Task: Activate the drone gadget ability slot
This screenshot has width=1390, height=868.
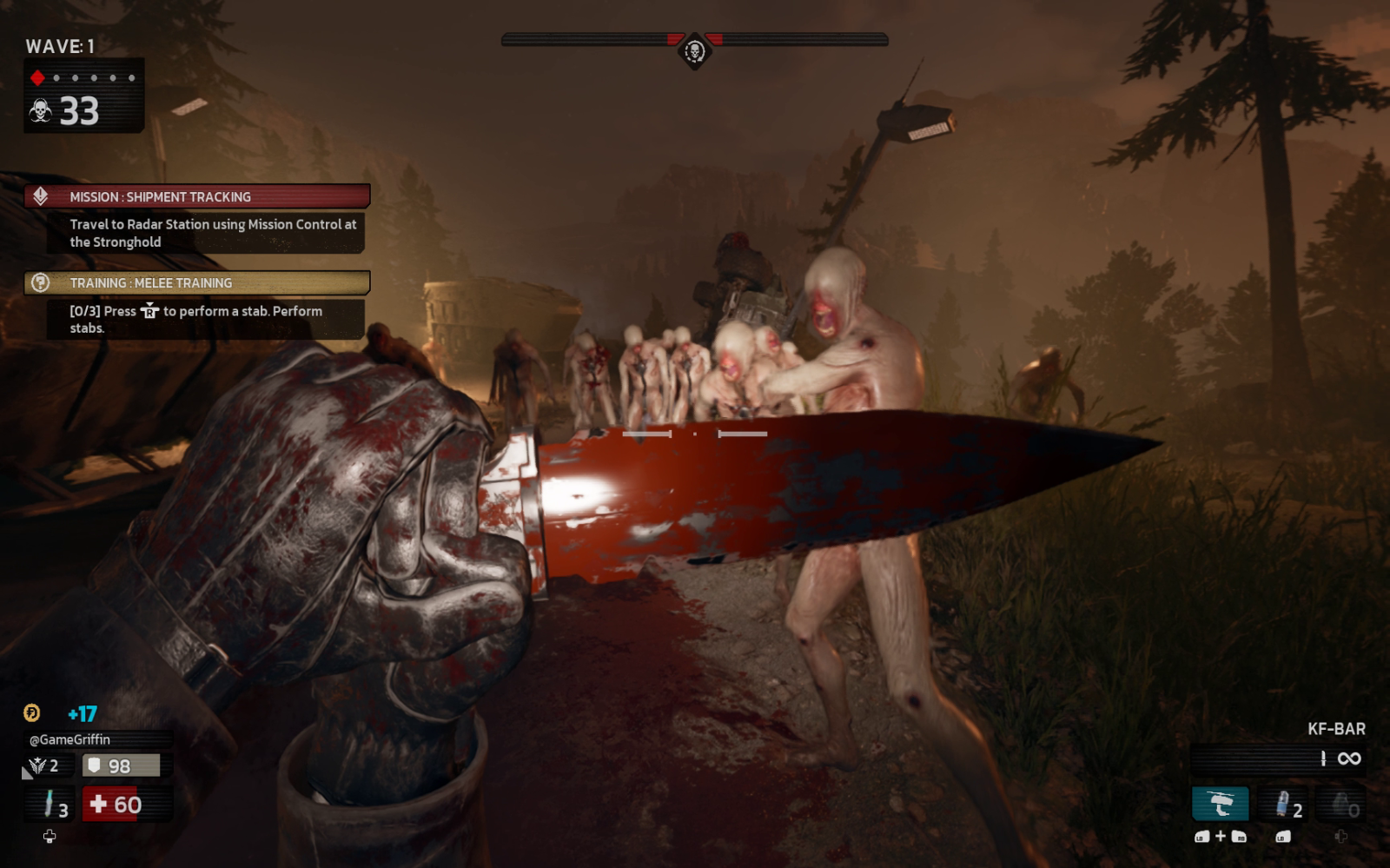Action: [1220, 805]
